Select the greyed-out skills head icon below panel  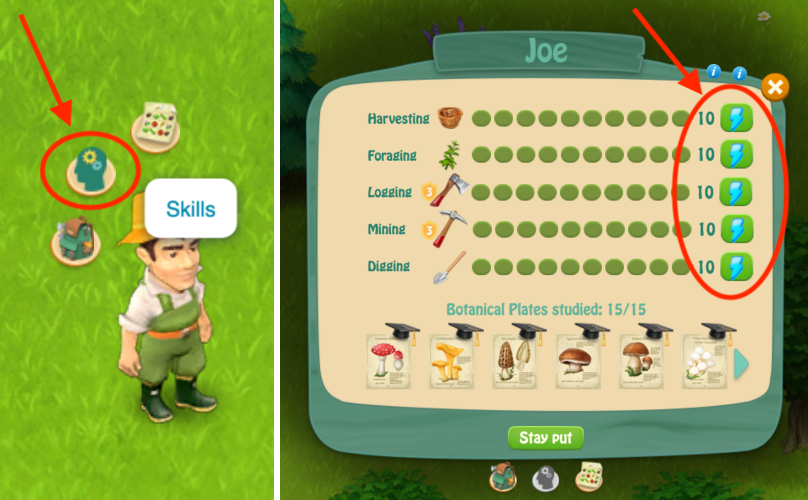pos(545,476)
